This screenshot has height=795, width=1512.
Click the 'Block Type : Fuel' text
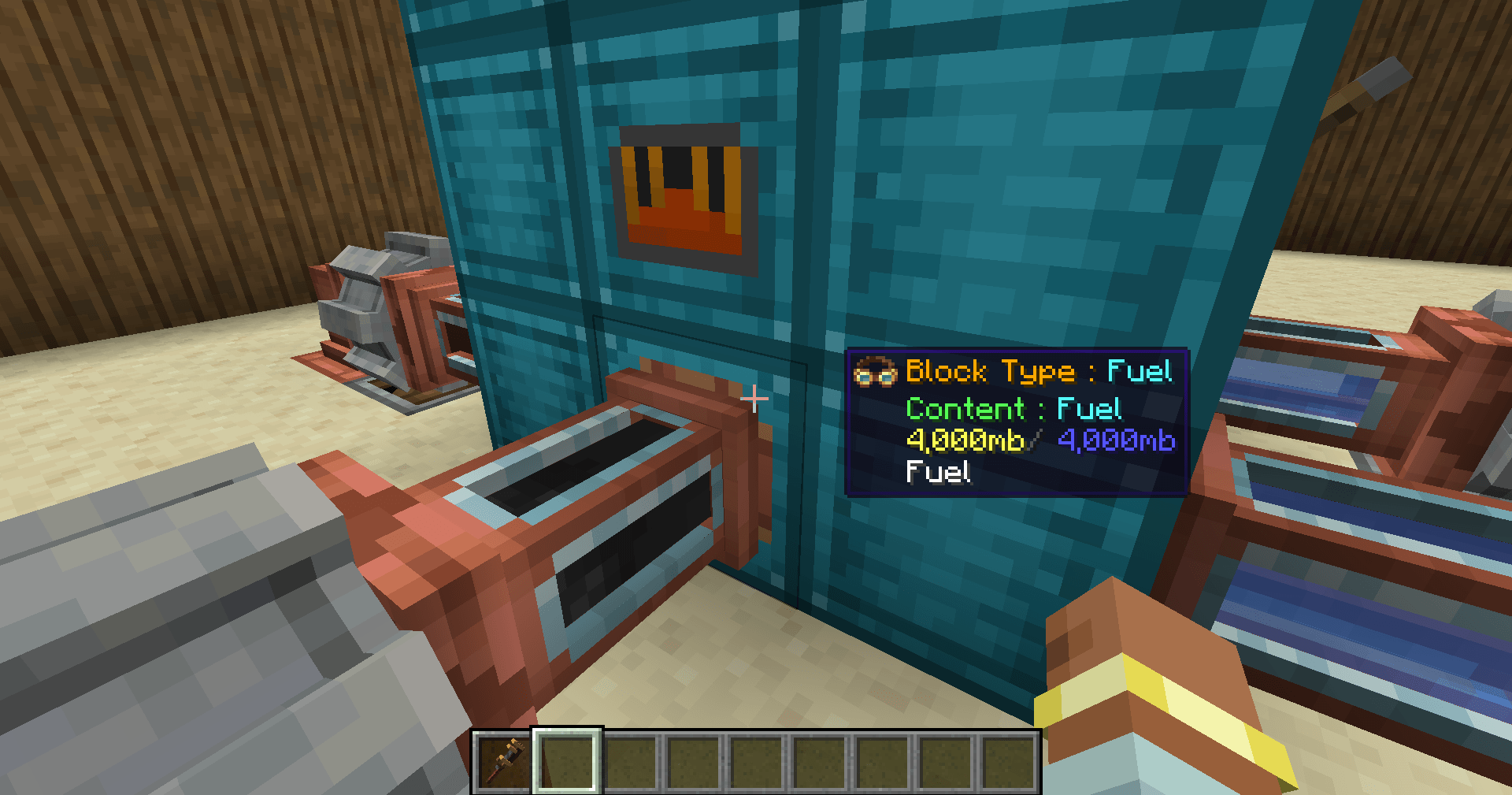click(1039, 371)
